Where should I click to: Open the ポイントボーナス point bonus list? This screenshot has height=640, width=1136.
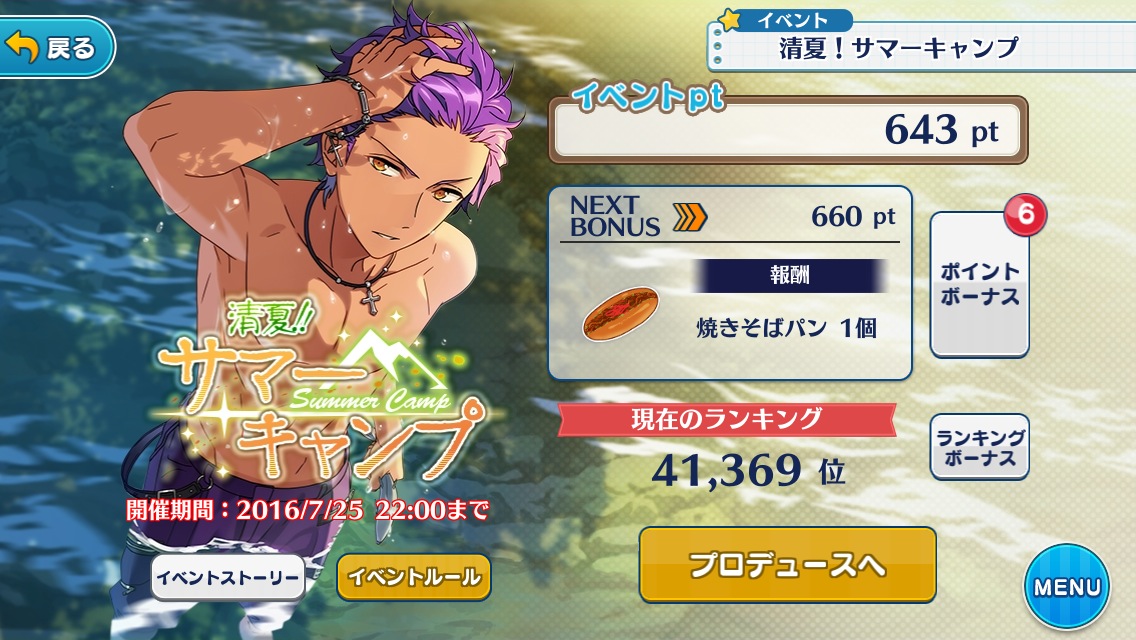(980, 285)
